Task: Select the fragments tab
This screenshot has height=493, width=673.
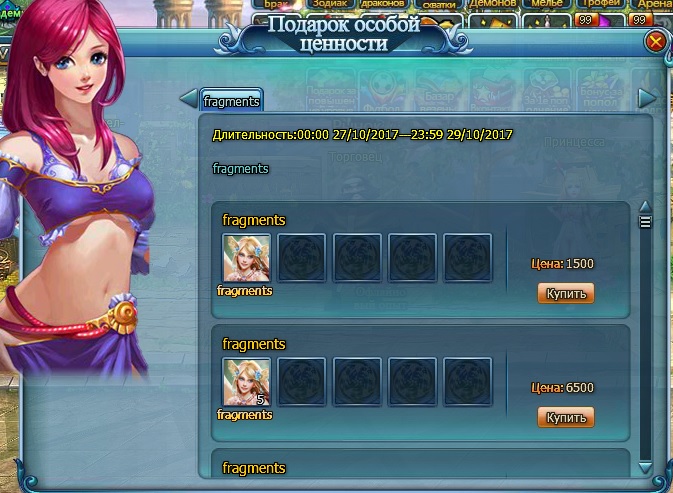Action: (231, 100)
